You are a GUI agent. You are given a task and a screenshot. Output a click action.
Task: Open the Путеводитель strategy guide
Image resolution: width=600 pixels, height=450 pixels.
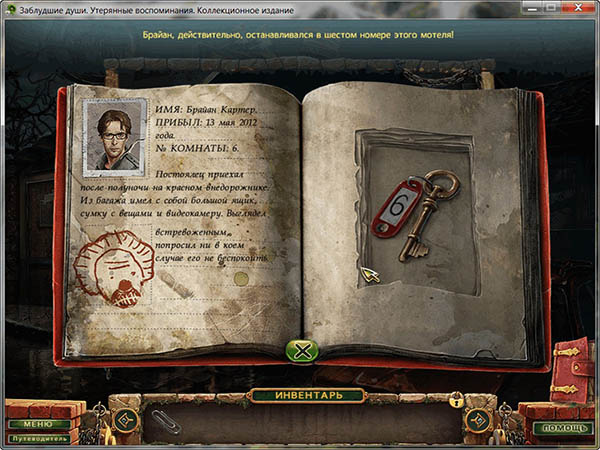click(x=40, y=438)
